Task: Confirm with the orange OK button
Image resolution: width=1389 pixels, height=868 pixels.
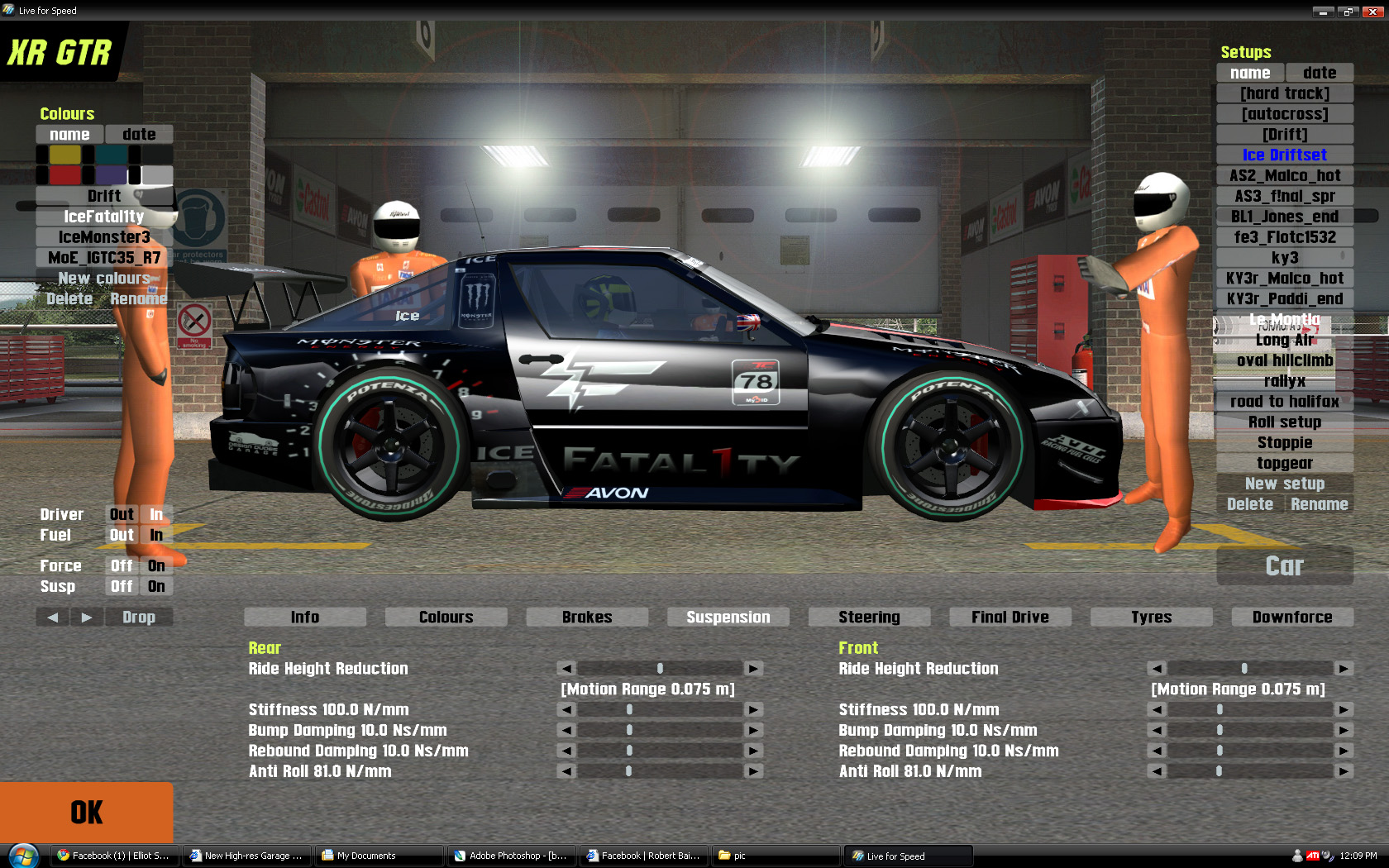Action: click(x=86, y=812)
